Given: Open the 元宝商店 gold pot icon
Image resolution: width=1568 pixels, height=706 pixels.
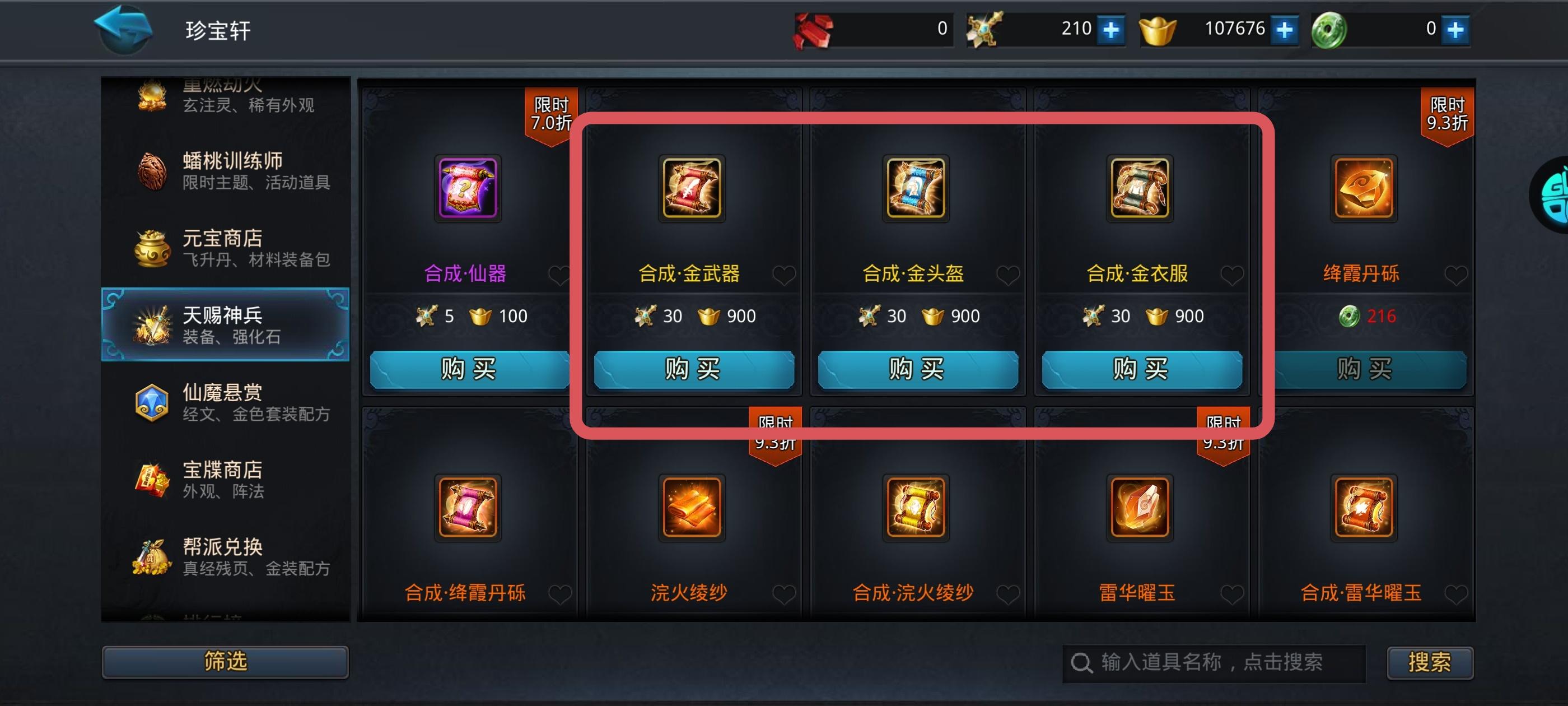Looking at the screenshot, I should coord(151,247).
